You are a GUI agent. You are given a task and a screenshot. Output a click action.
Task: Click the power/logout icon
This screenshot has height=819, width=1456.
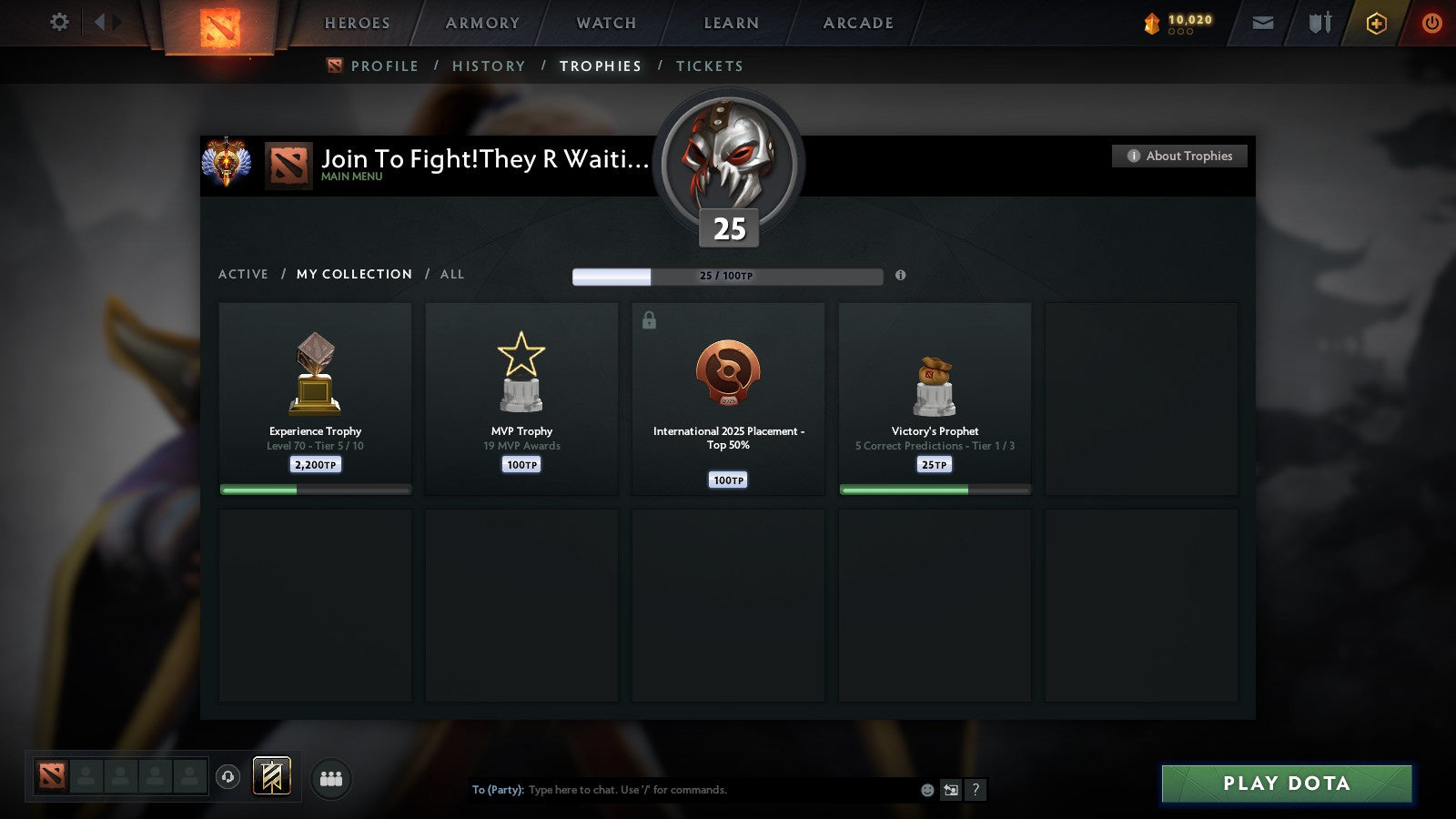click(1431, 23)
